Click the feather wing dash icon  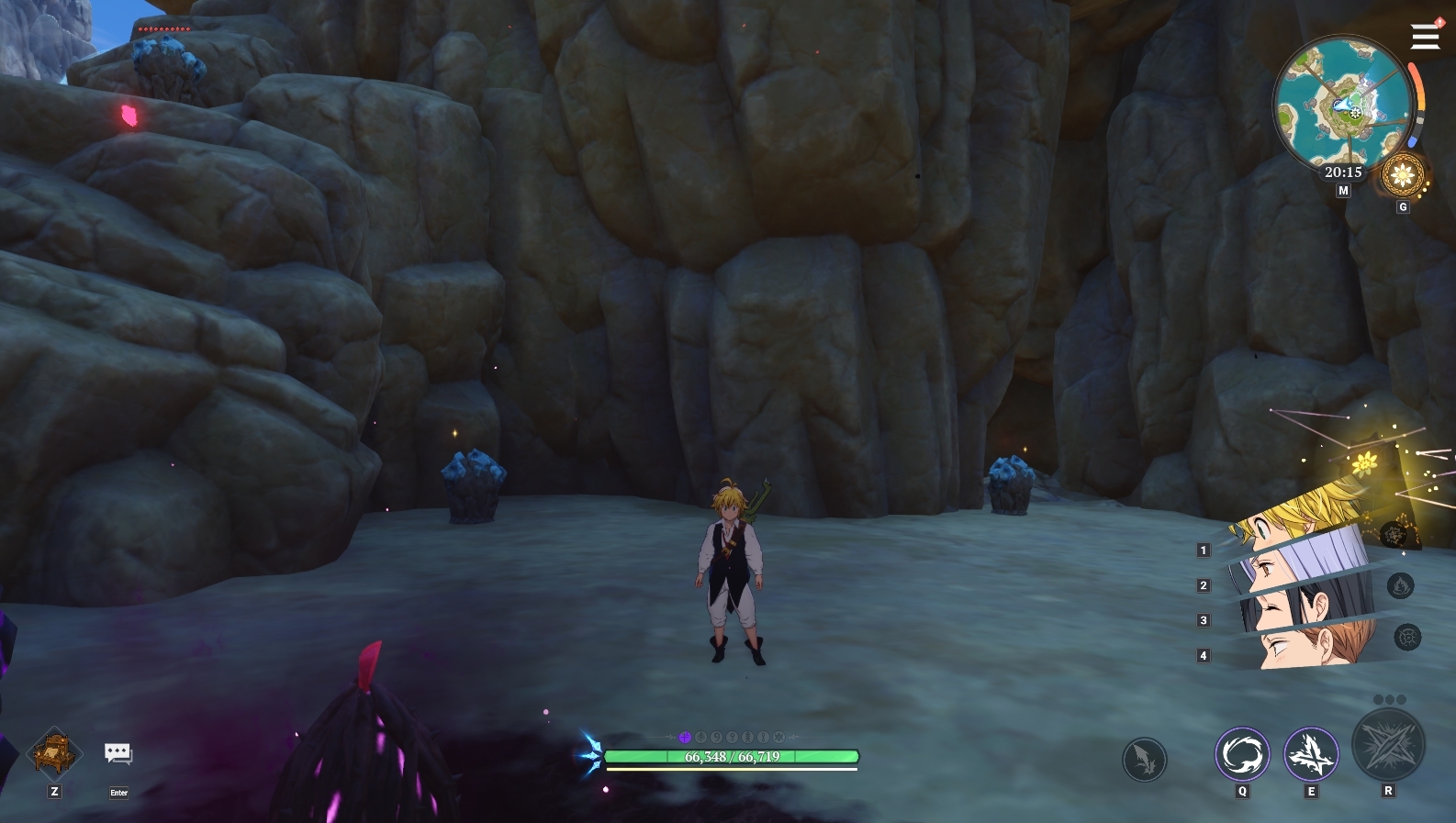click(1144, 760)
